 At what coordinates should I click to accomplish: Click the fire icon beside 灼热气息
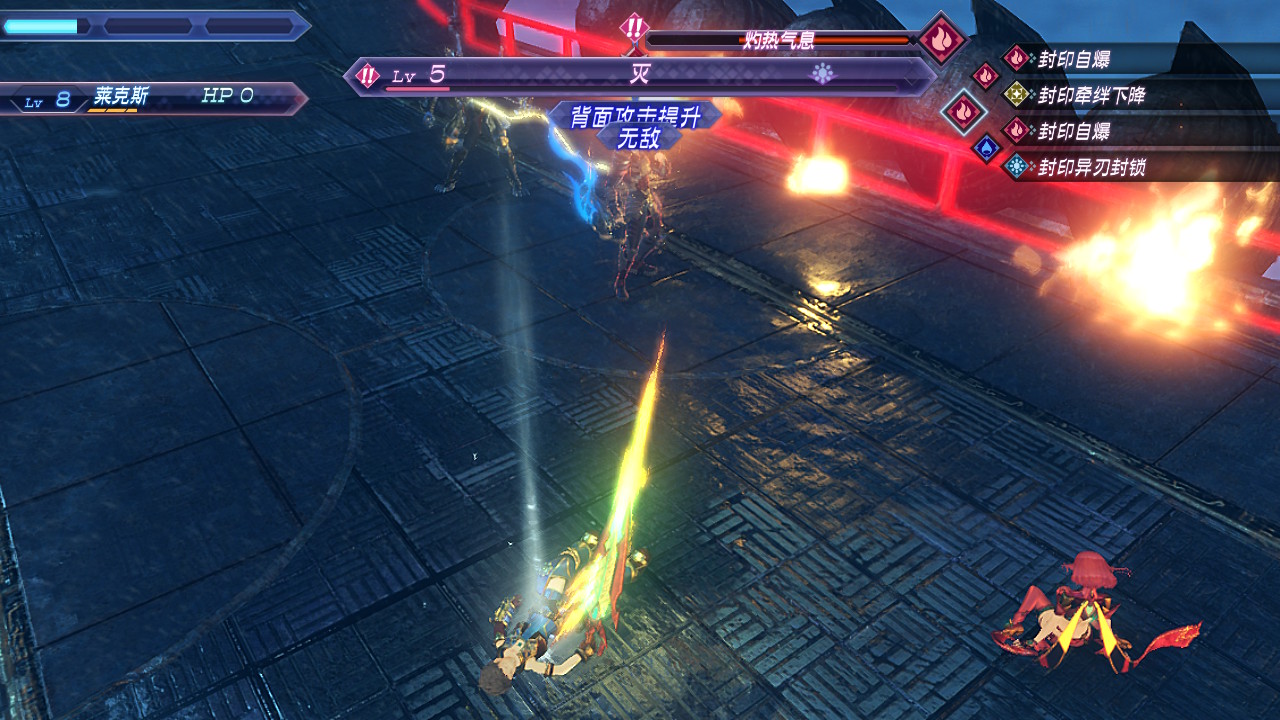941,39
